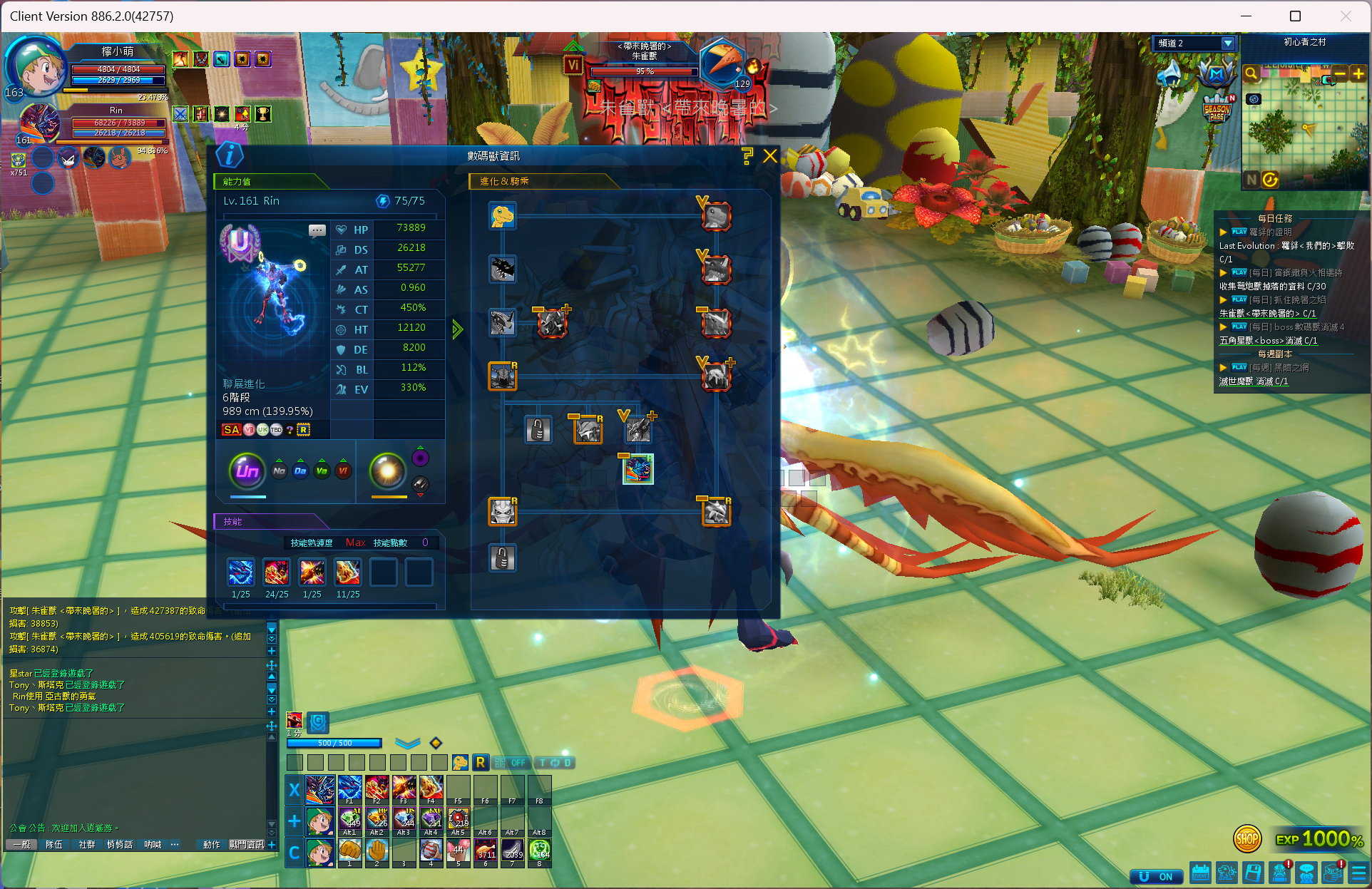Use the F1 blue dragon skill

coord(349,788)
